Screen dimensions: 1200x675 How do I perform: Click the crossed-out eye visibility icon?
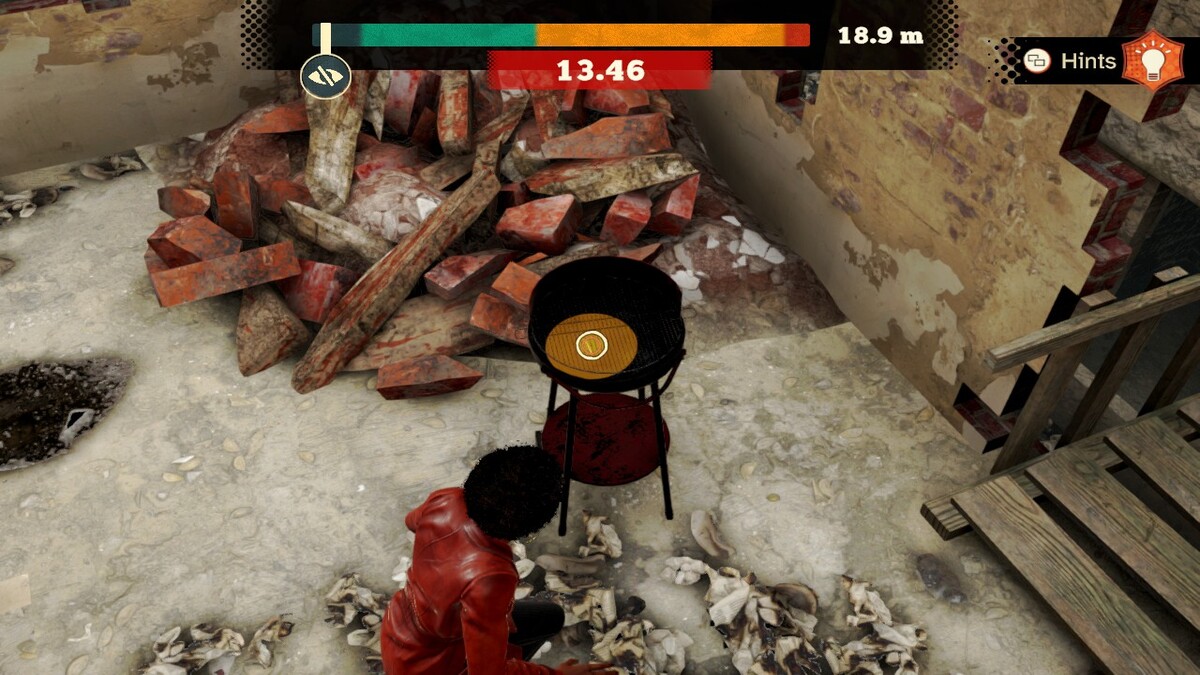pyautogui.click(x=326, y=76)
